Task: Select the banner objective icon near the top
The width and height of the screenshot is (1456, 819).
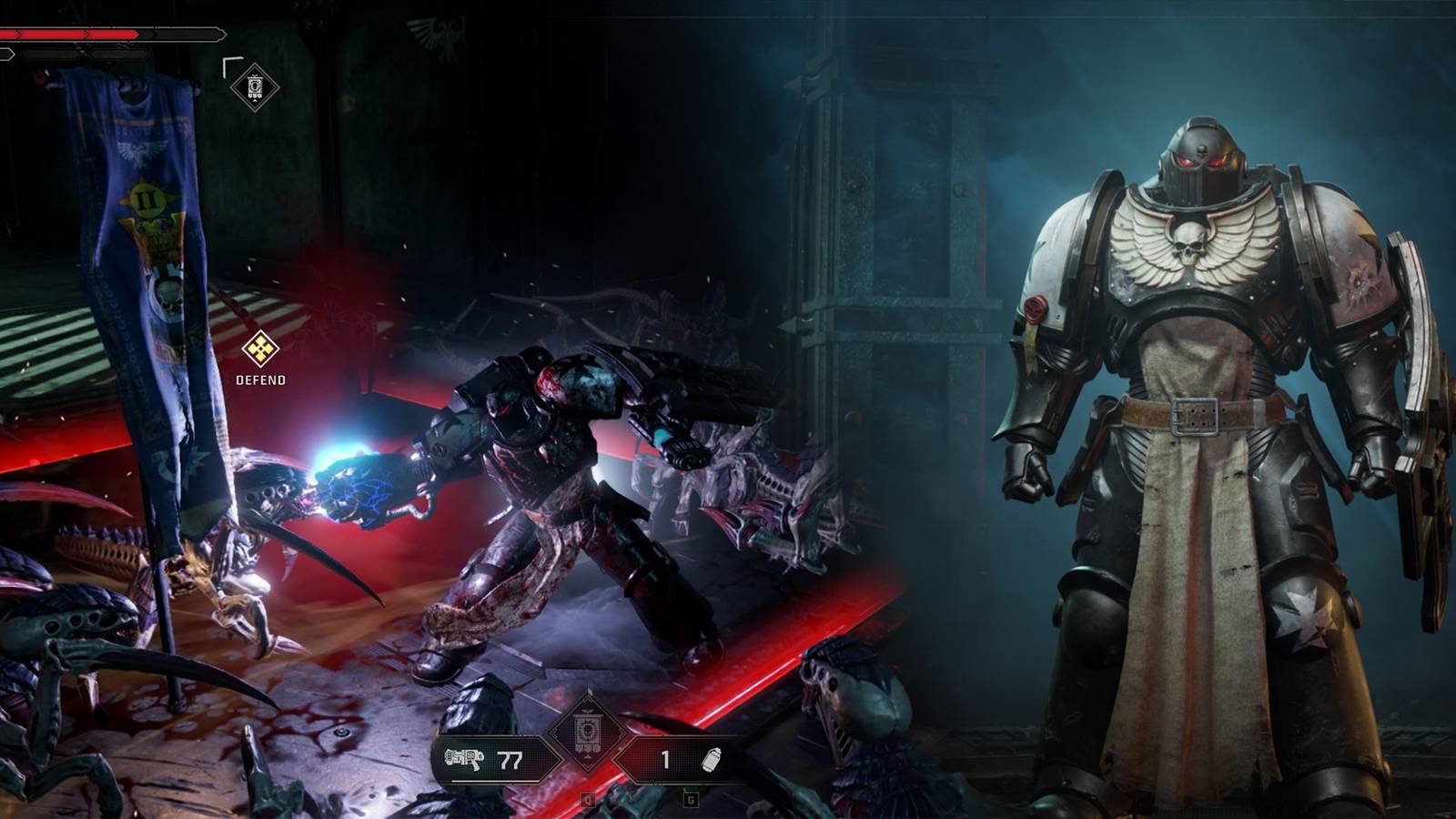Action: 253,88
